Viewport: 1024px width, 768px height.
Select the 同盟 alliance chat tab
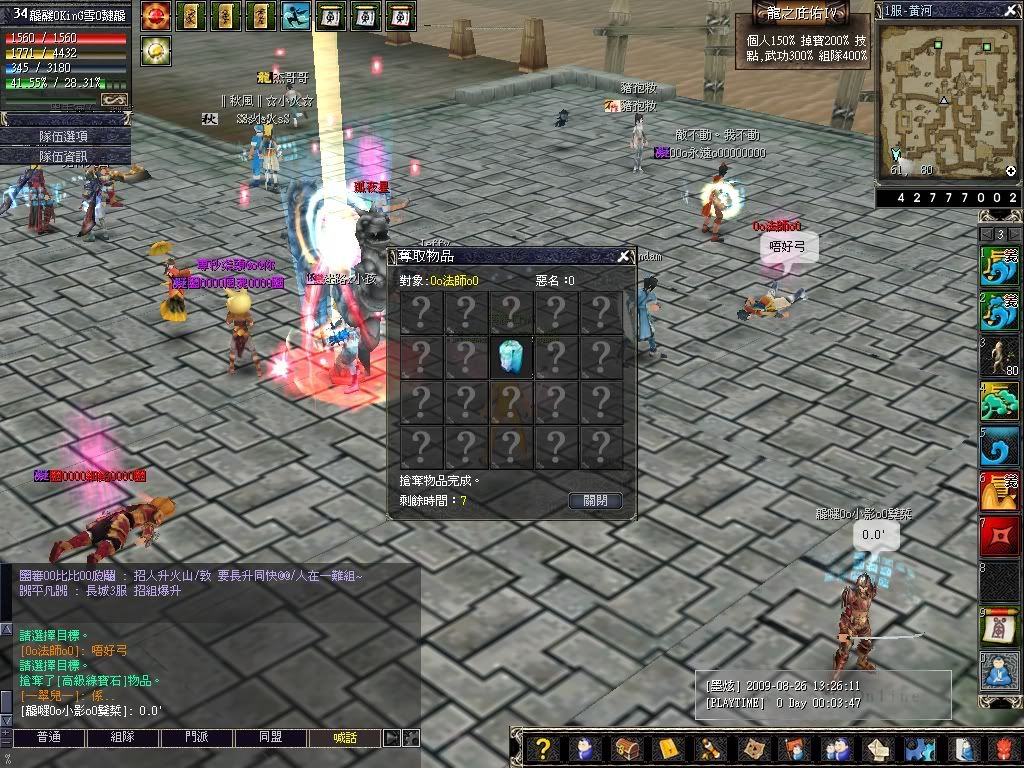[271, 738]
